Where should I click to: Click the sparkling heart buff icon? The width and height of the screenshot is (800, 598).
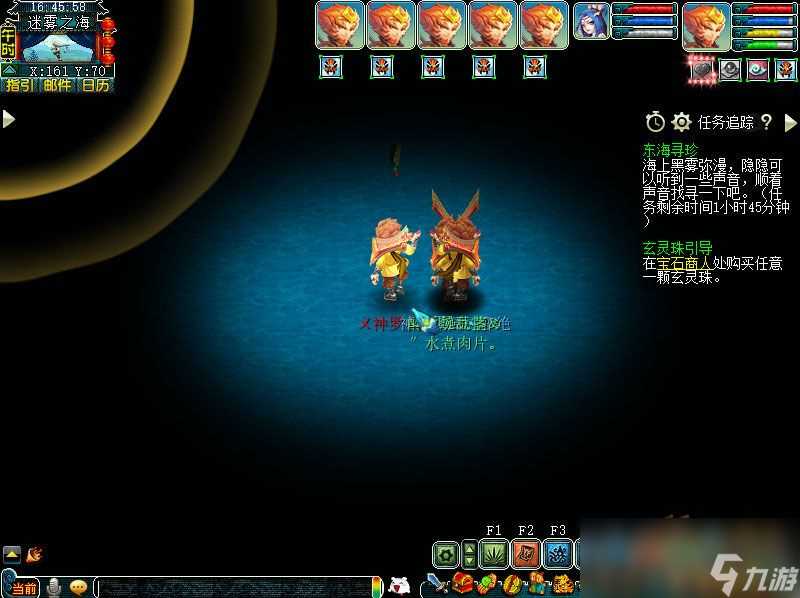(703, 69)
